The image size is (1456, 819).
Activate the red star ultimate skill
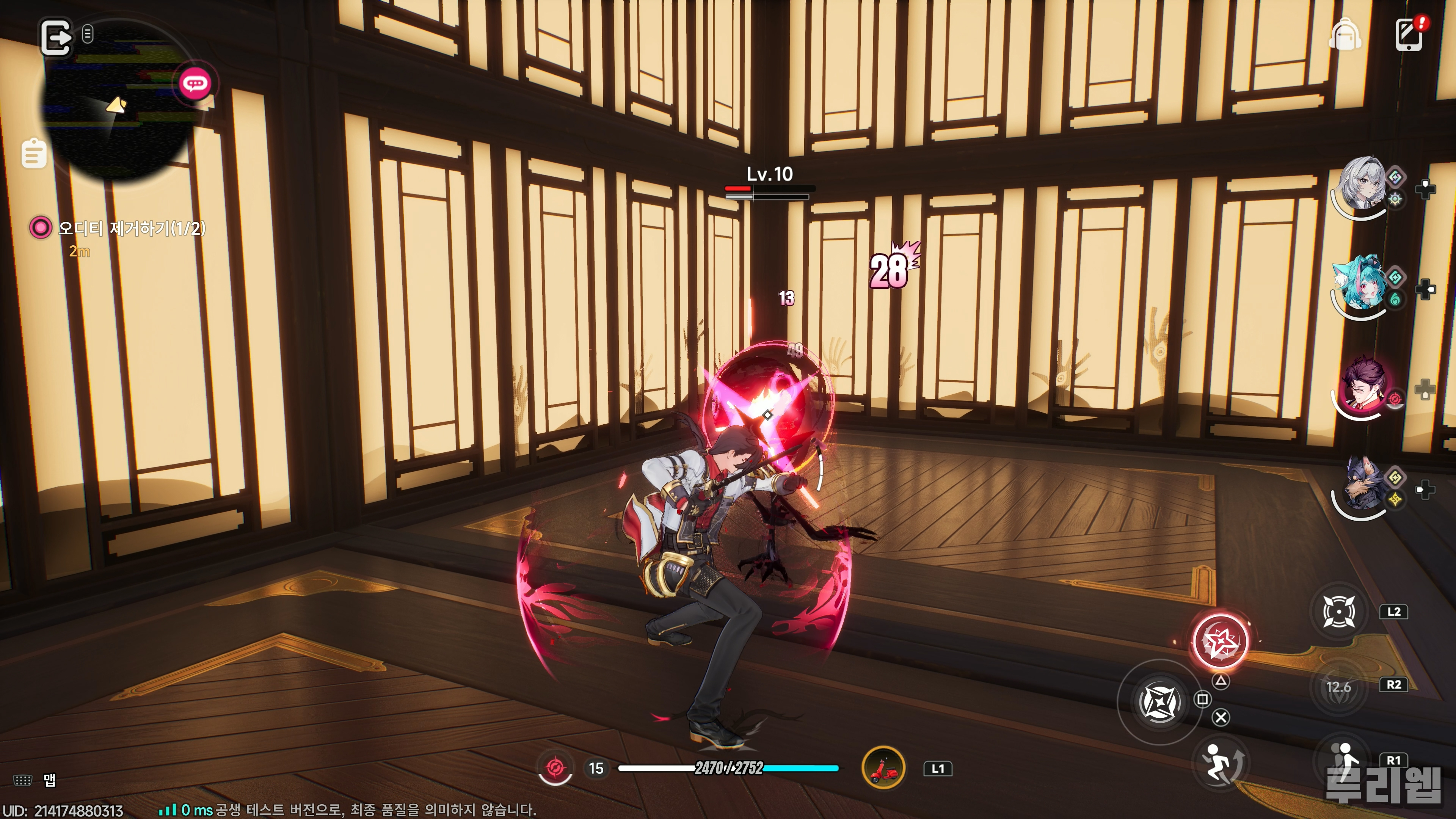(1219, 642)
